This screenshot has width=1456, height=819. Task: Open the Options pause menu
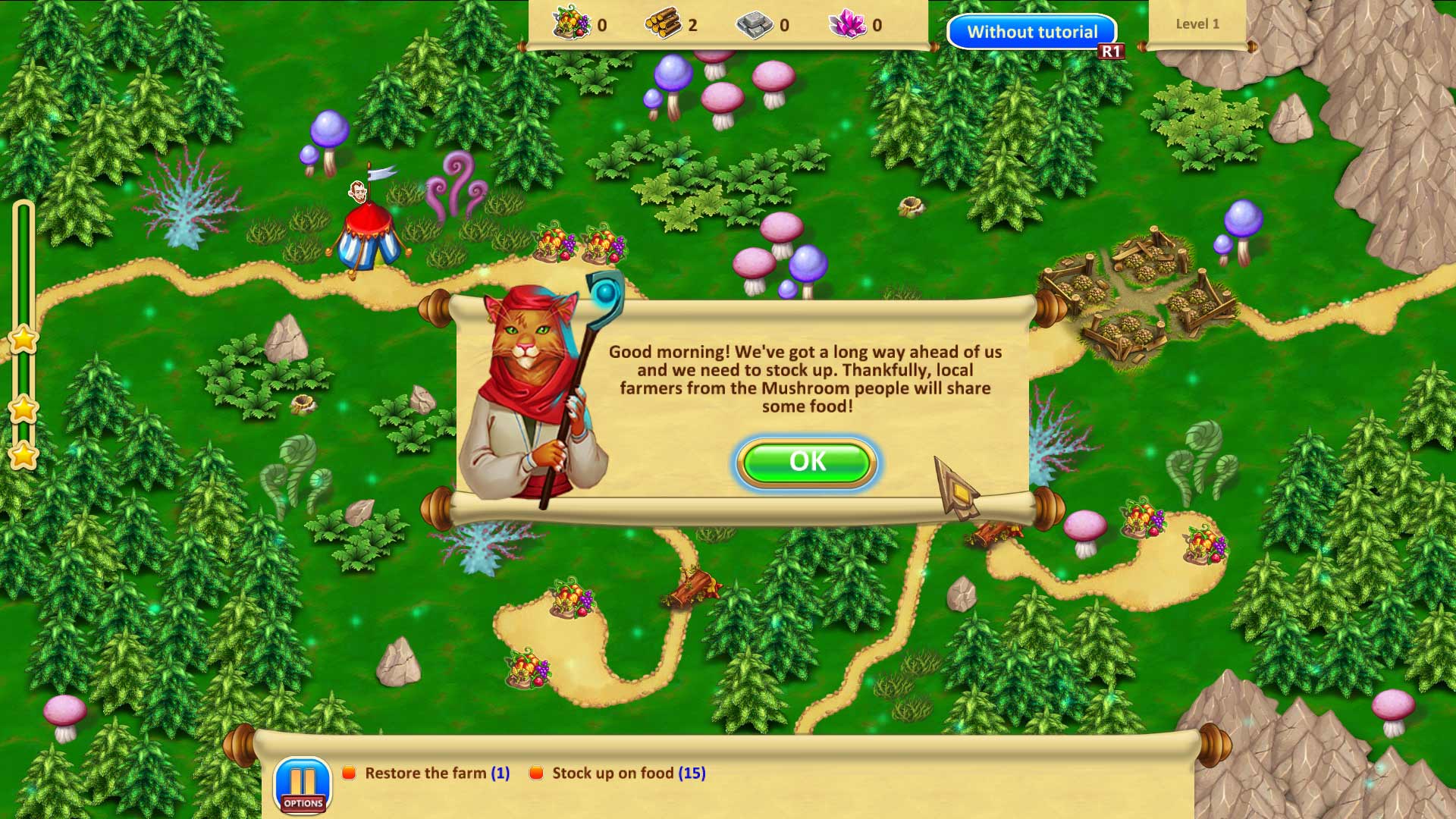[303, 784]
